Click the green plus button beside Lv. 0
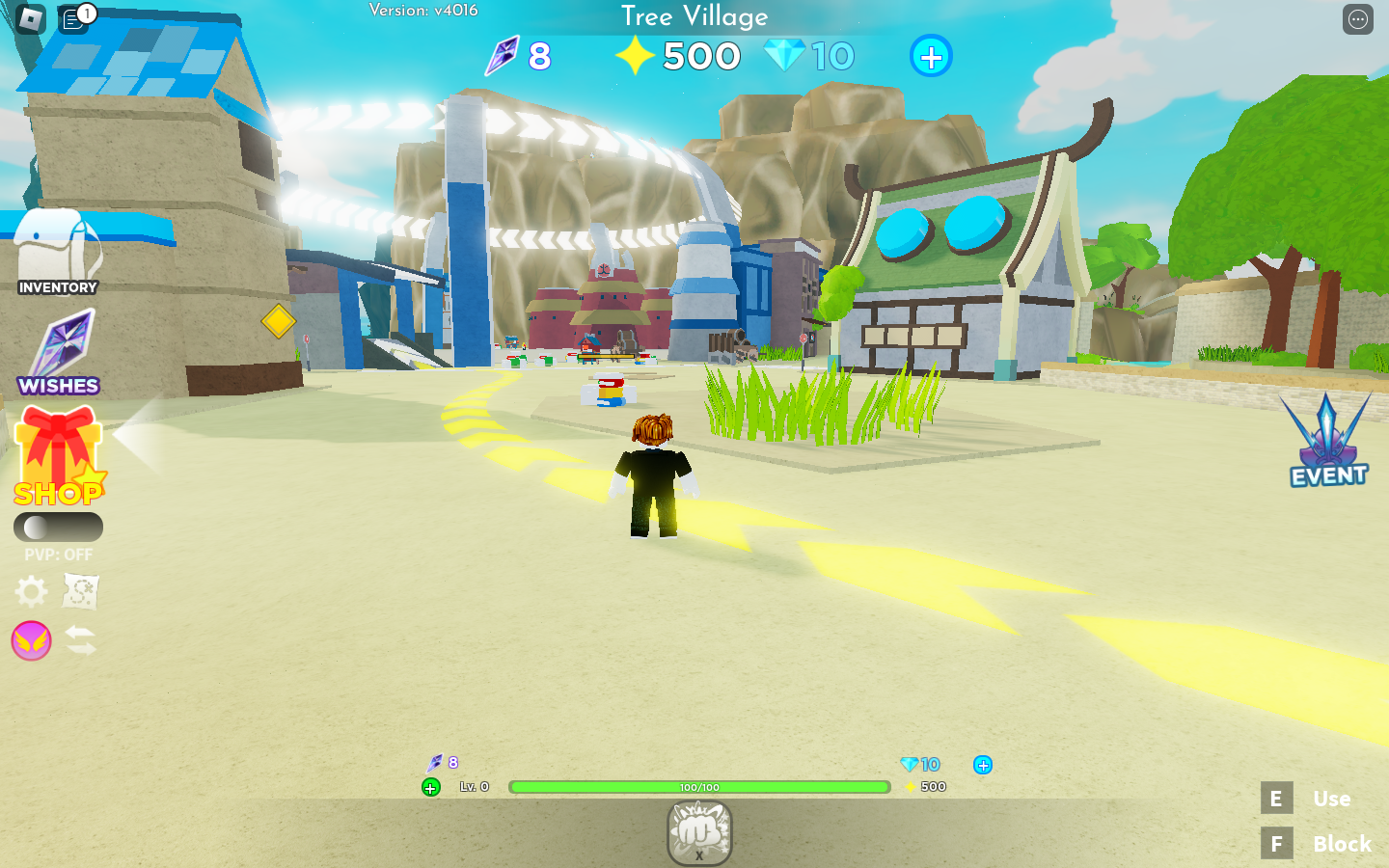Viewport: 1389px width, 868px height. (431, 788)
